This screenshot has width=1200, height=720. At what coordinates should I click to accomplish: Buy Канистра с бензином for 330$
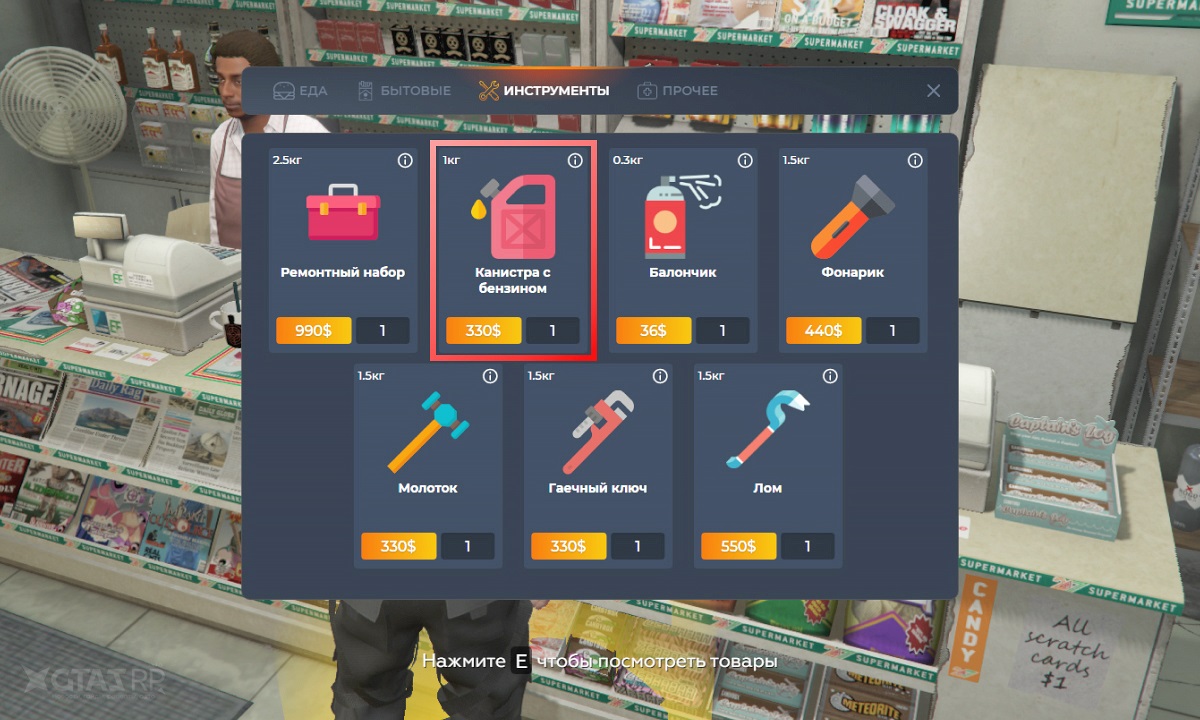tap(483, 331)
